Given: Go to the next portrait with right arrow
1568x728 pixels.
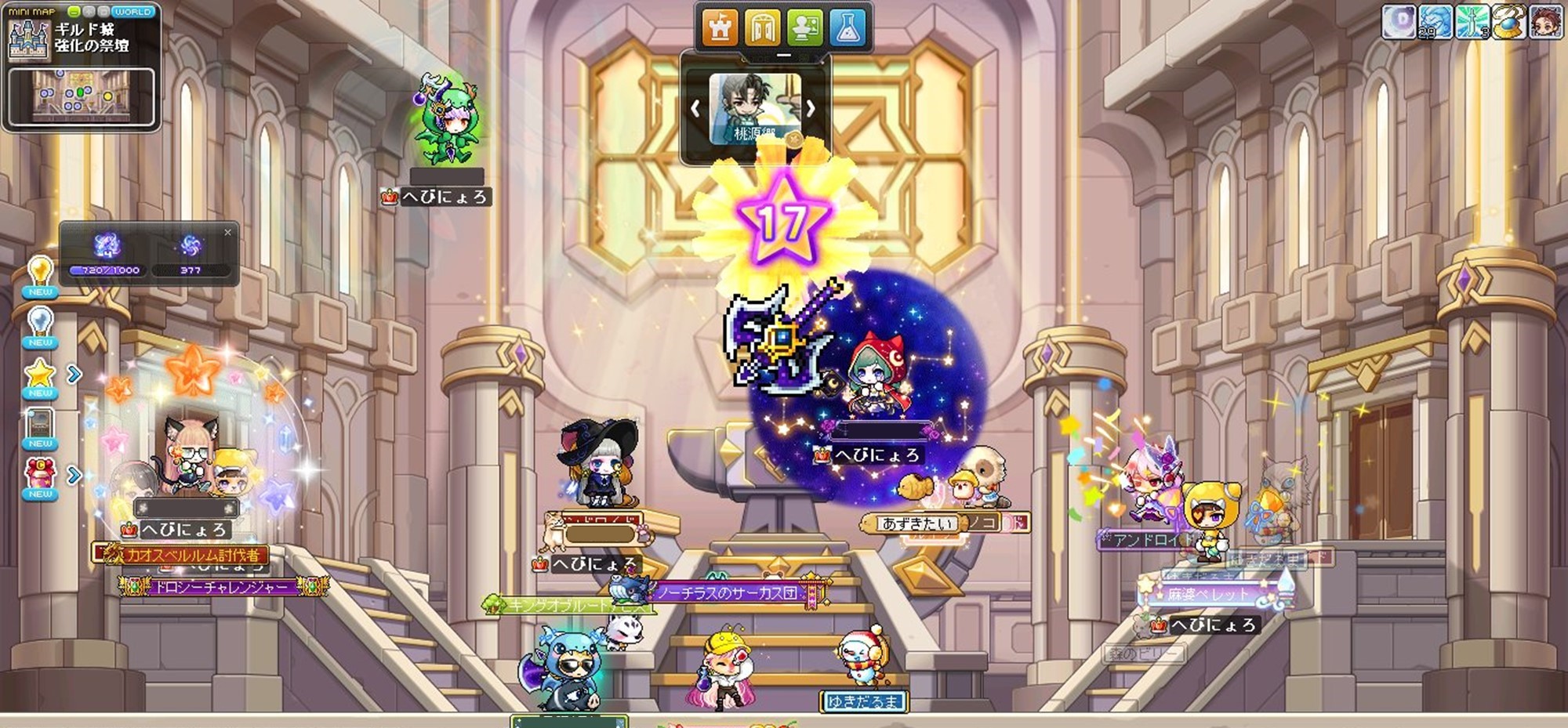Looking at the screenshot, I should (811, 109).
